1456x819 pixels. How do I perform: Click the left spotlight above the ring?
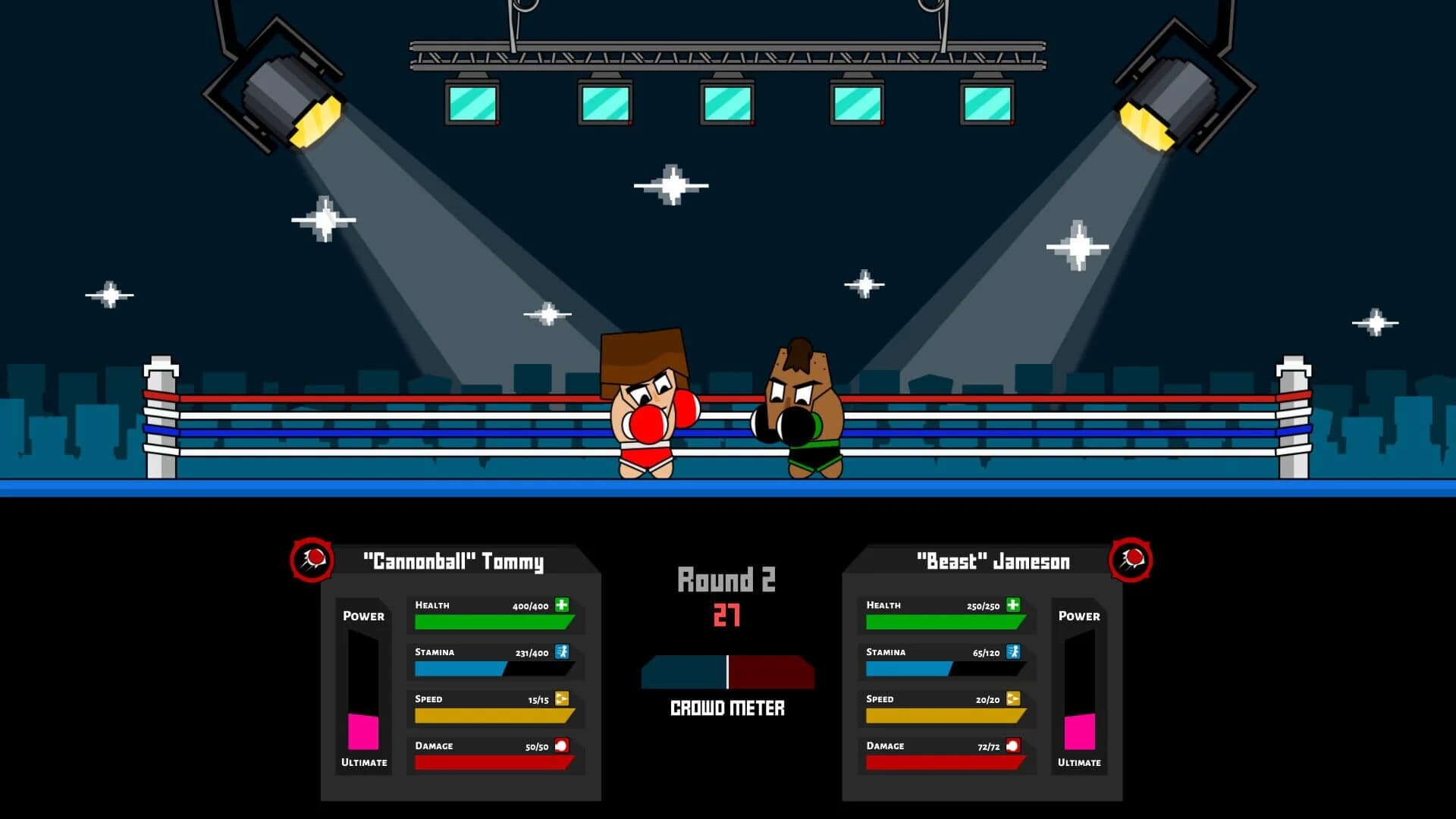(288, 99)
